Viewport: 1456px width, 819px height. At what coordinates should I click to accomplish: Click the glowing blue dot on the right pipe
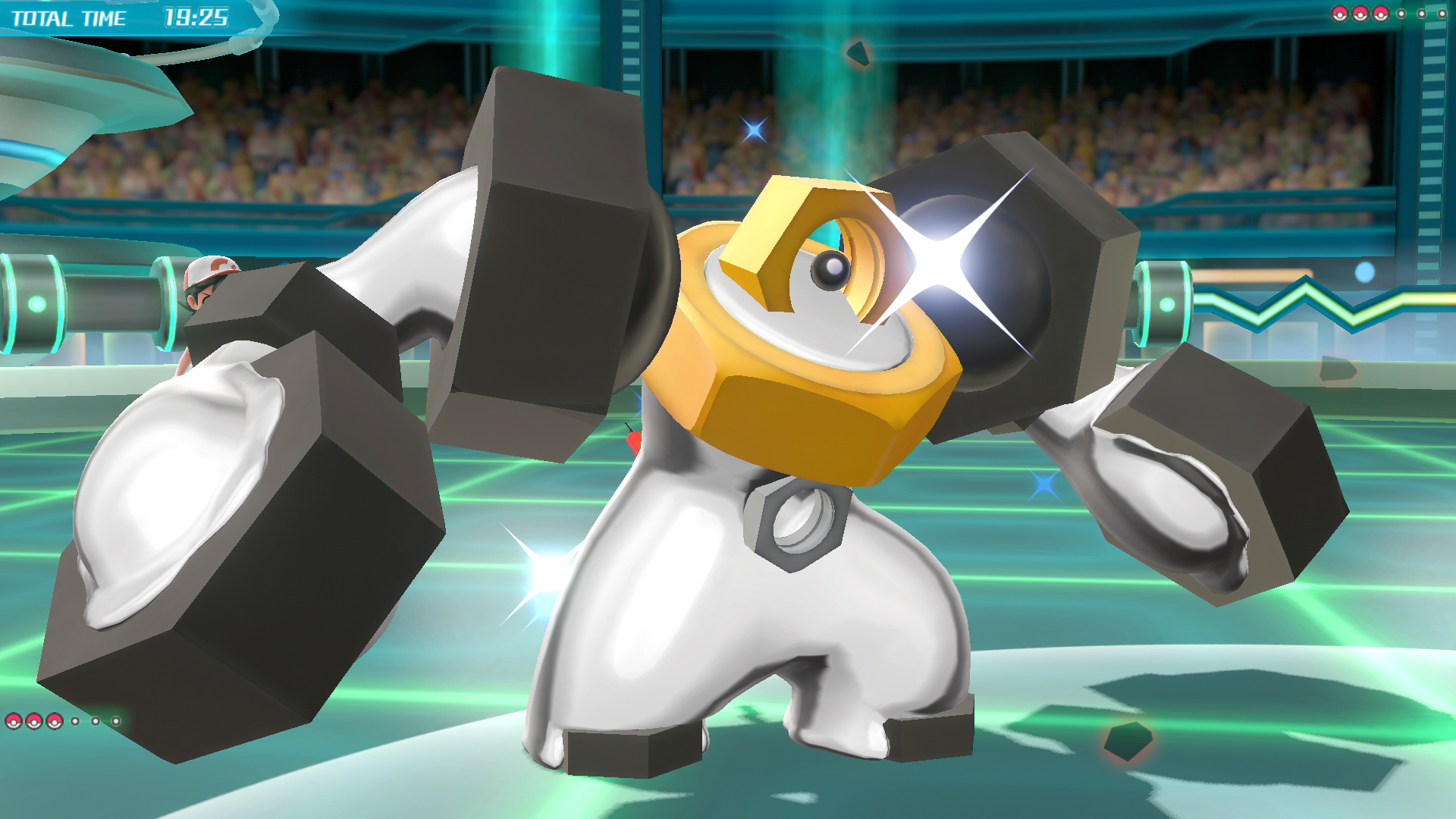point(1363,271)
